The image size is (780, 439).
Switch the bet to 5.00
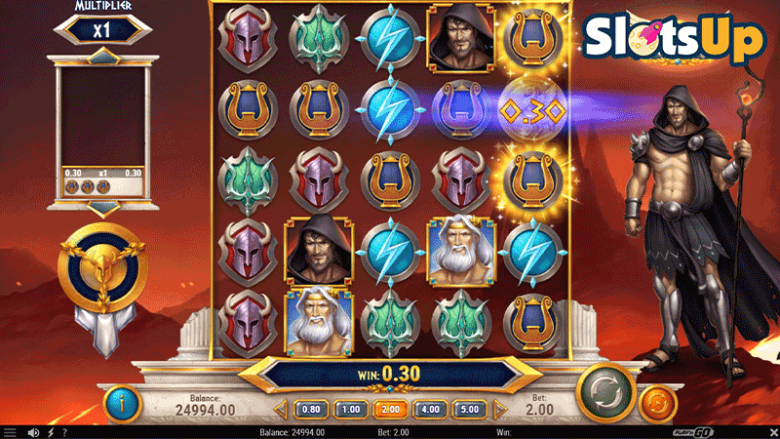coord(468,409)
